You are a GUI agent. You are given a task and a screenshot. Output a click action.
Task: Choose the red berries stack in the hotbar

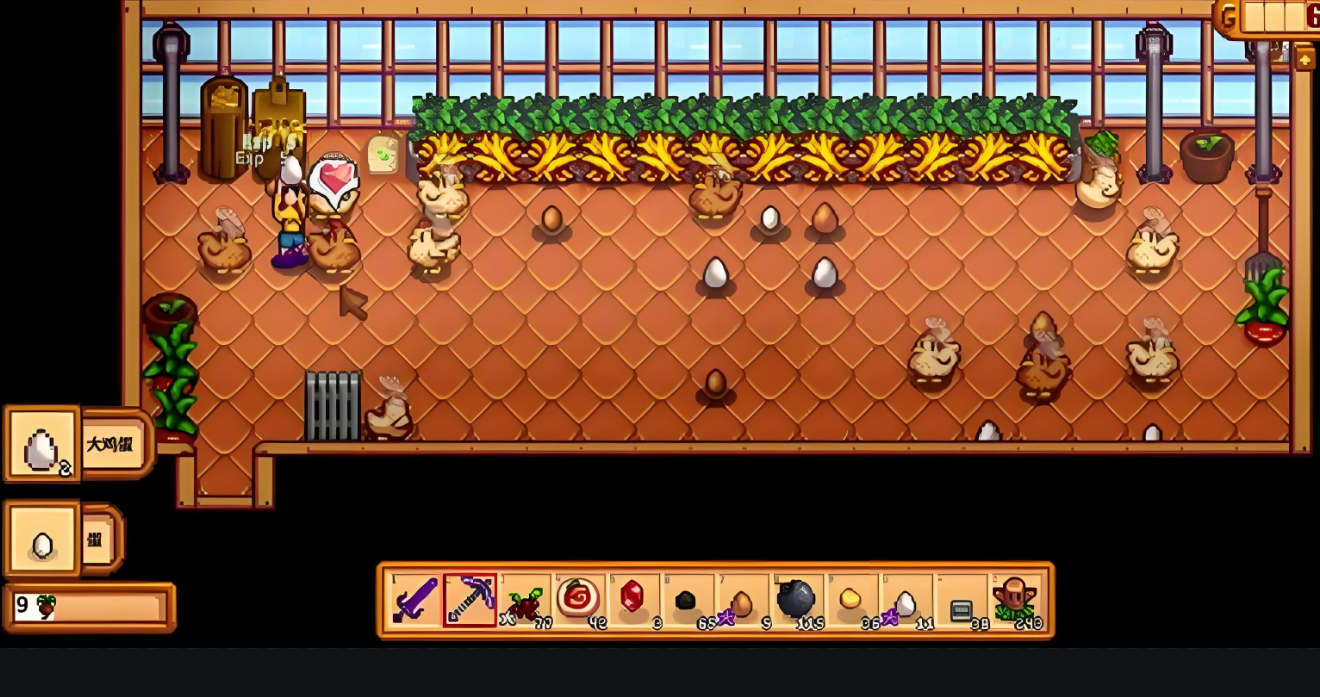(524, 600)
